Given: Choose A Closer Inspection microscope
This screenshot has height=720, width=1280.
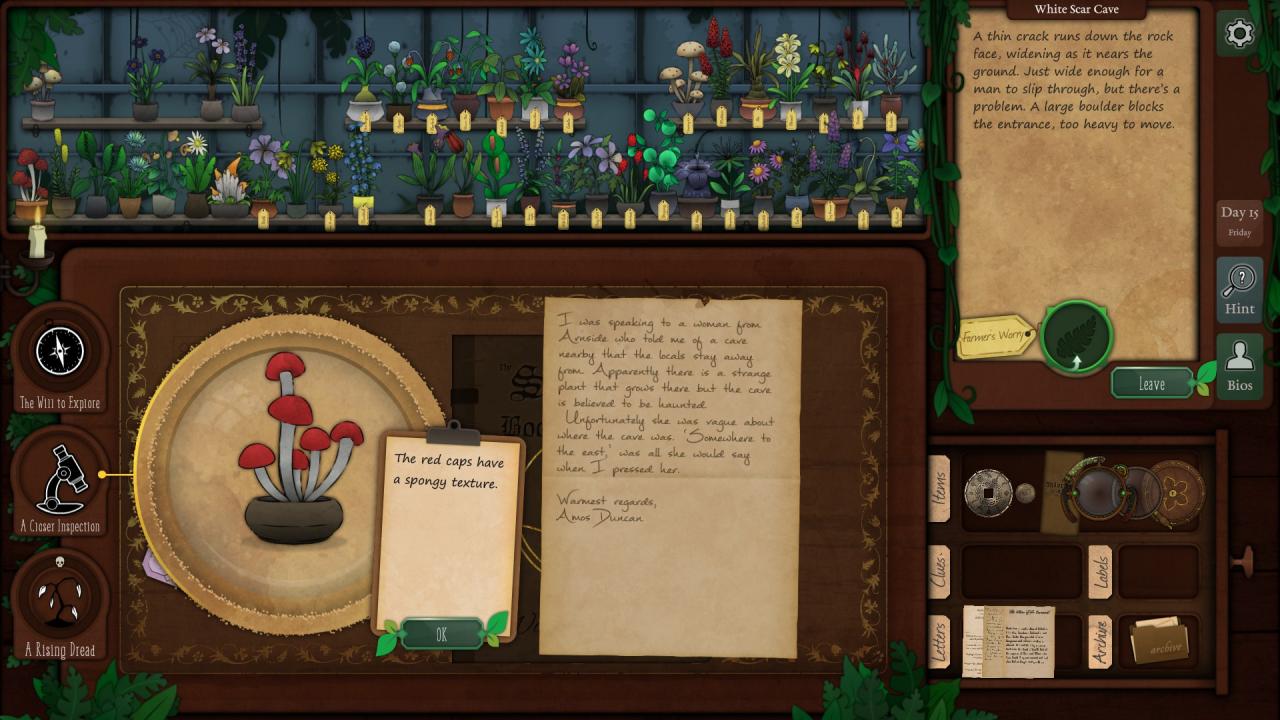Looking at the screenshot, I should point(62,480).
